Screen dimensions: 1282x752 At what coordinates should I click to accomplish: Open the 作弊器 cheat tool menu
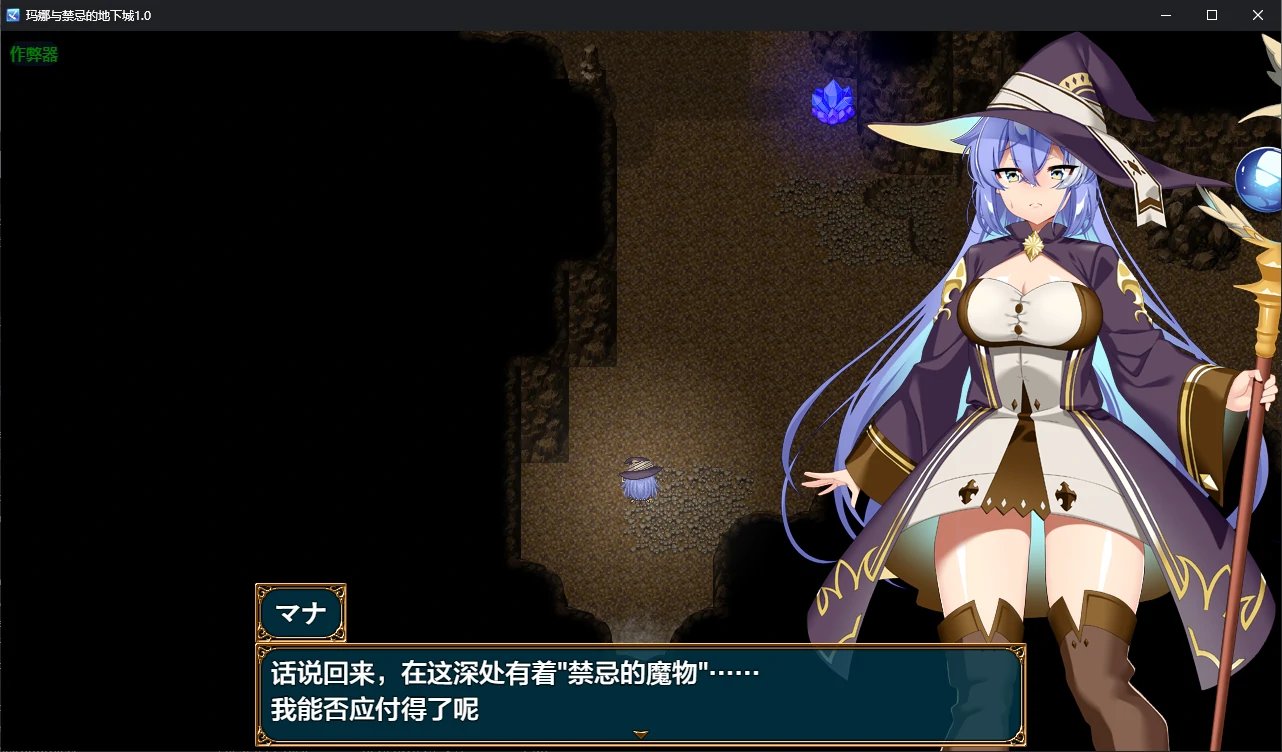[33, 54]
